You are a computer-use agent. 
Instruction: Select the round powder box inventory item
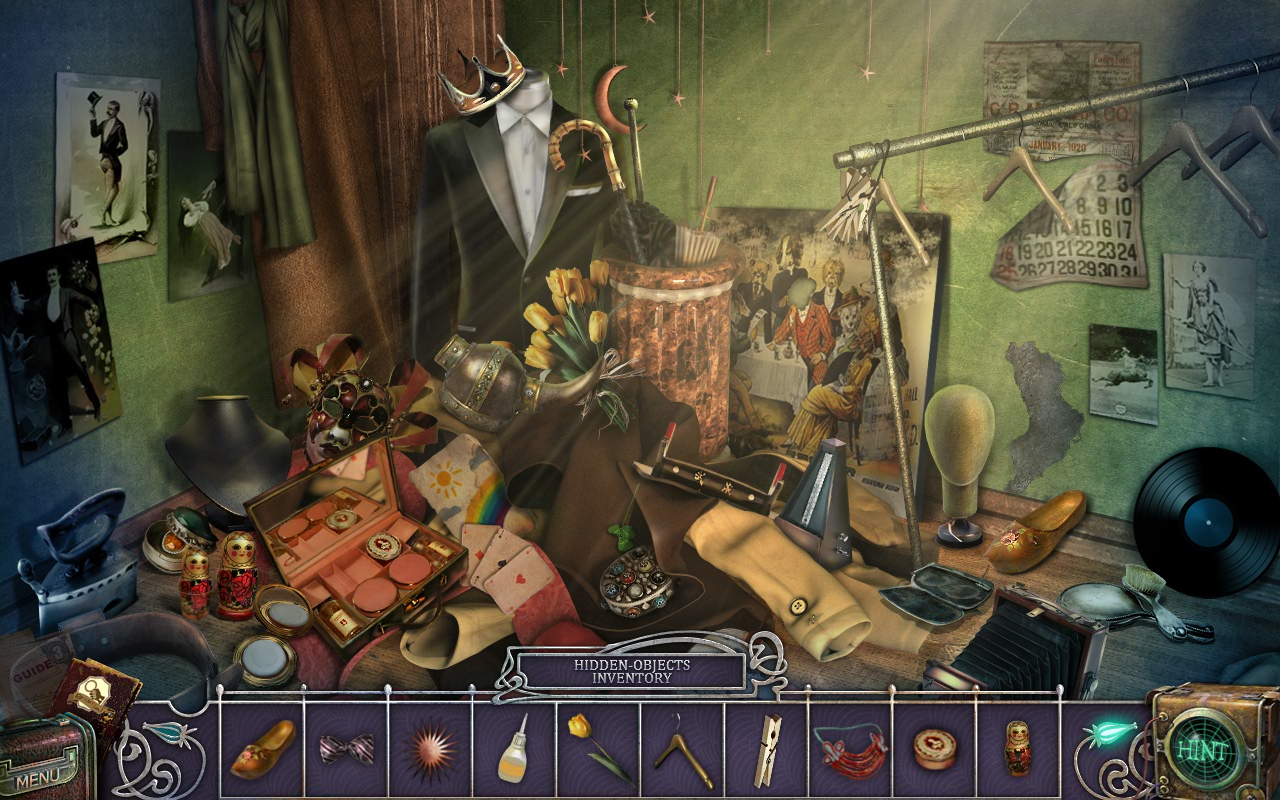[934, 748]
